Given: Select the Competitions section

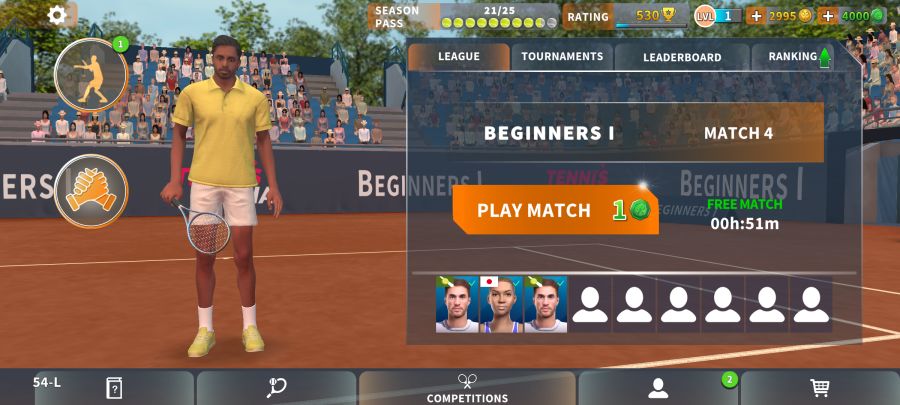Looking at the screenshot, I should click(x=467, y=388).
